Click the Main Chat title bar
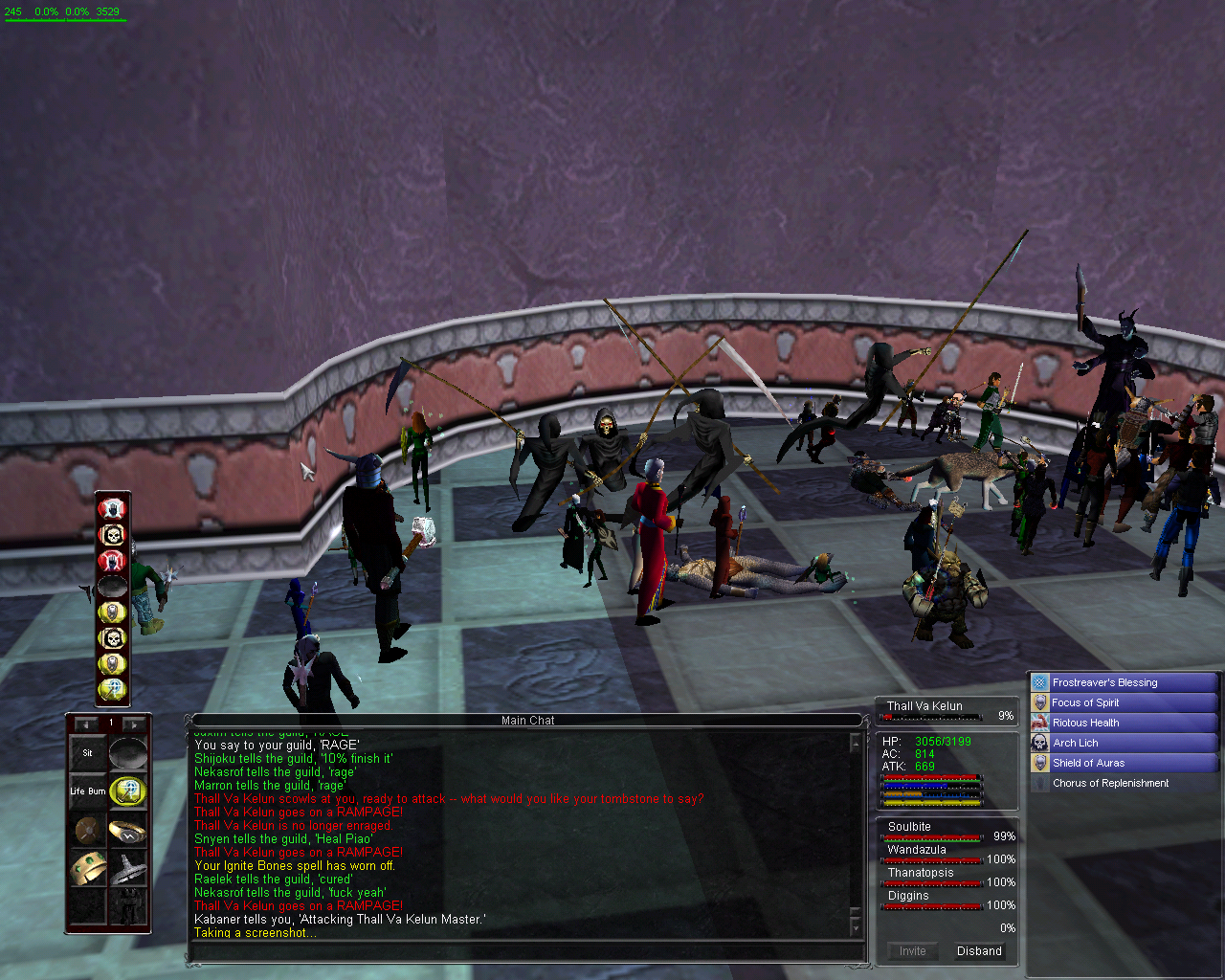1225x980 pixels. [527, 720]
